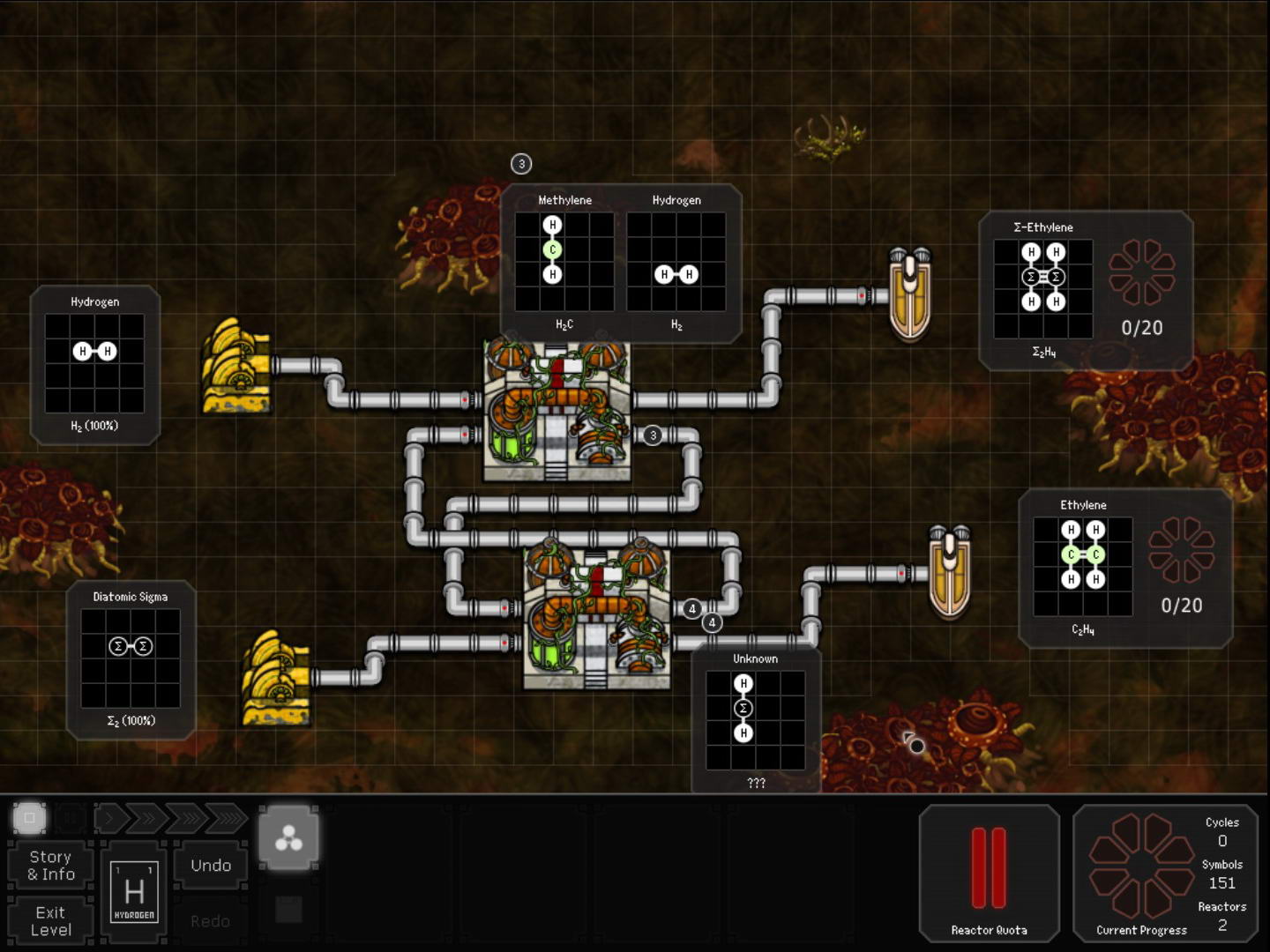The width and height of the screenshot is (1270, 952).
Task: Select the dimmed square building icon
Action: [x=288, y=909]
